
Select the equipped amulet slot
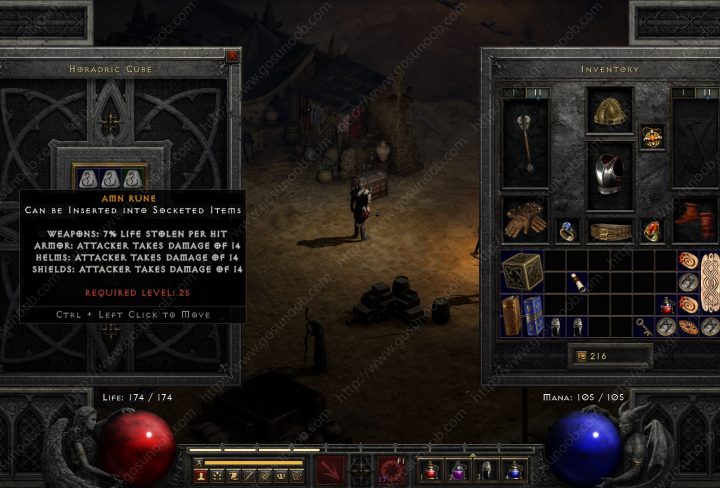click(654, 135)
